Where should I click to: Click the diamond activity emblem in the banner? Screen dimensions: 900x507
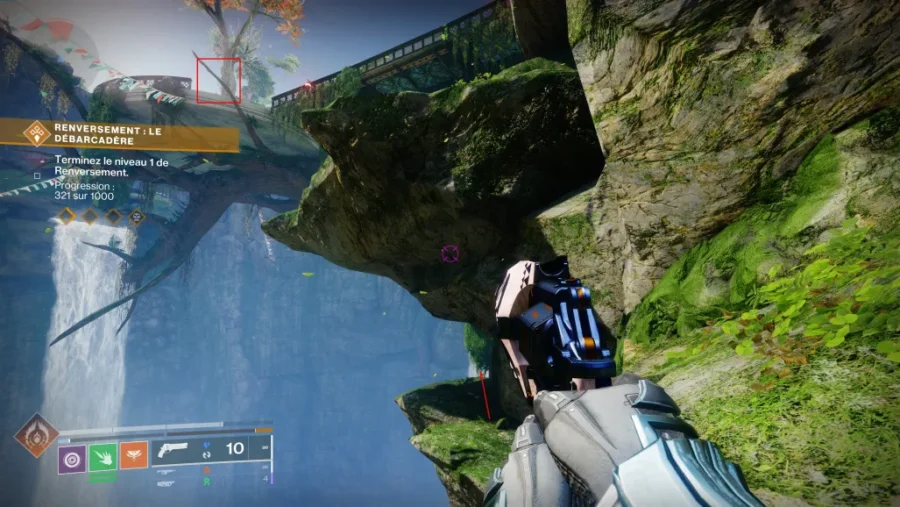point(37,133)
